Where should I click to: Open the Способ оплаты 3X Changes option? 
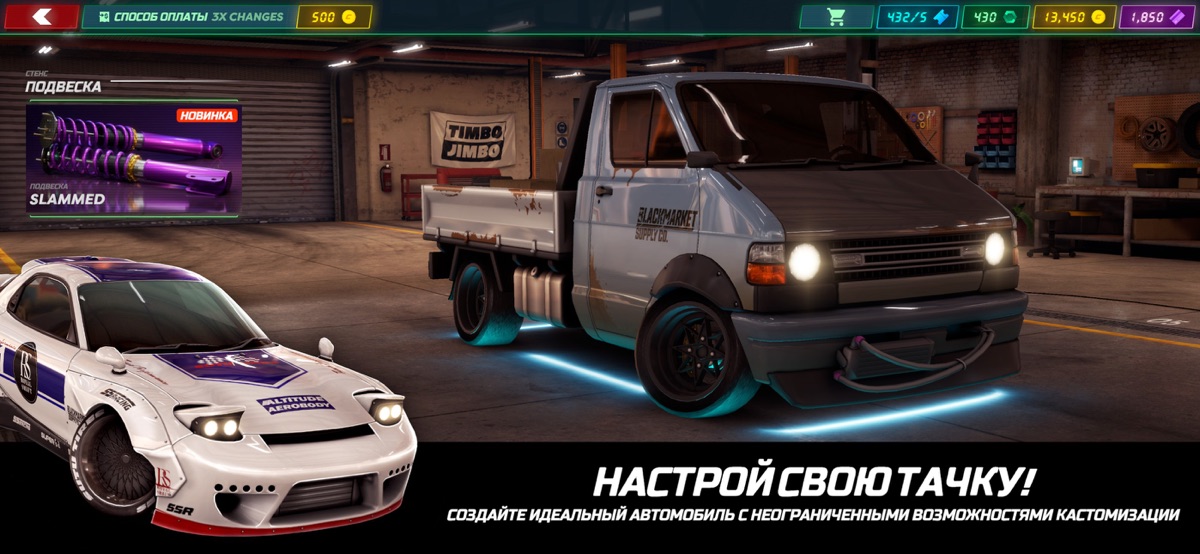point(189,17)
